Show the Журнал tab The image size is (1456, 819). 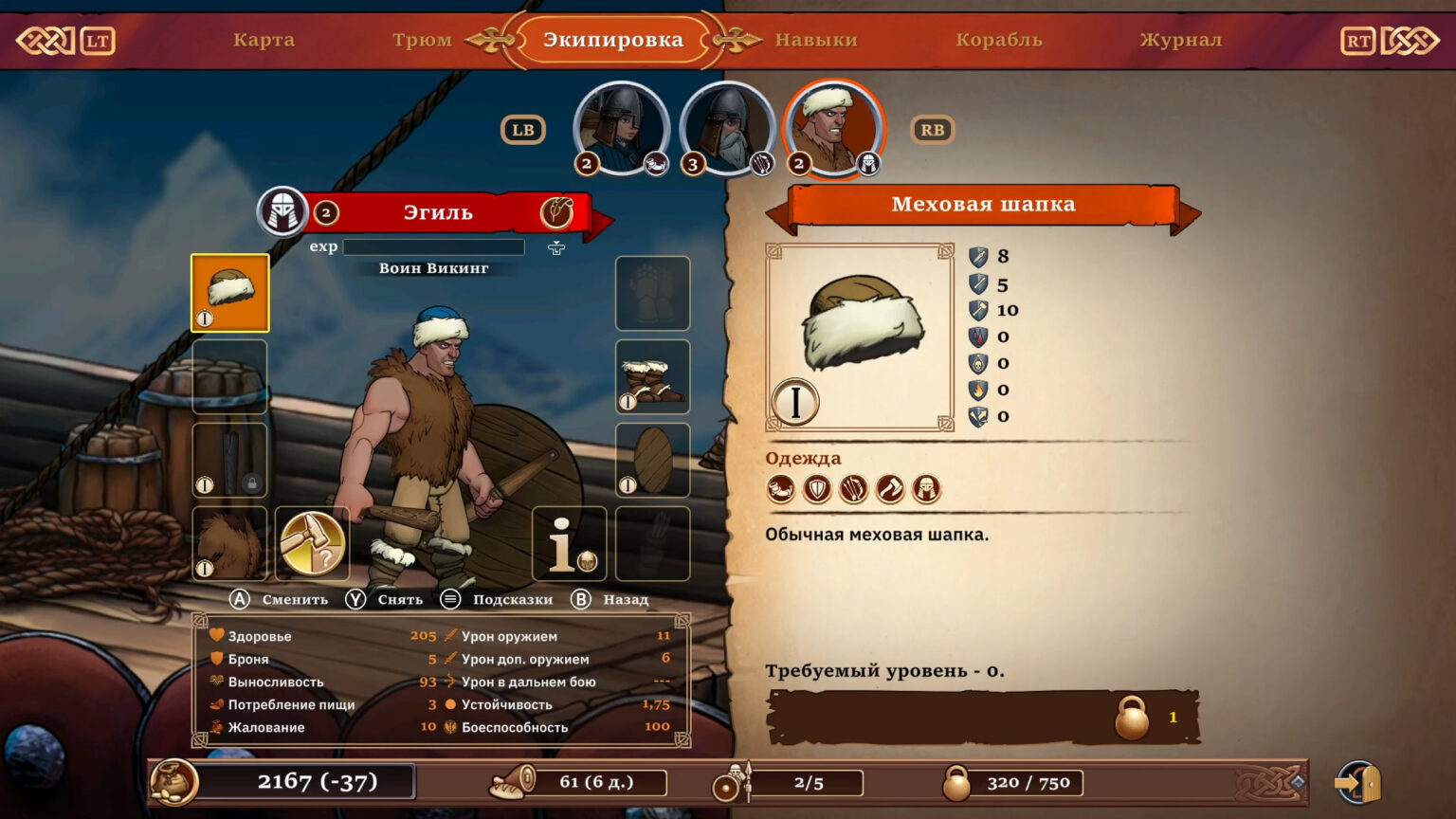[x=1180, y=40]
